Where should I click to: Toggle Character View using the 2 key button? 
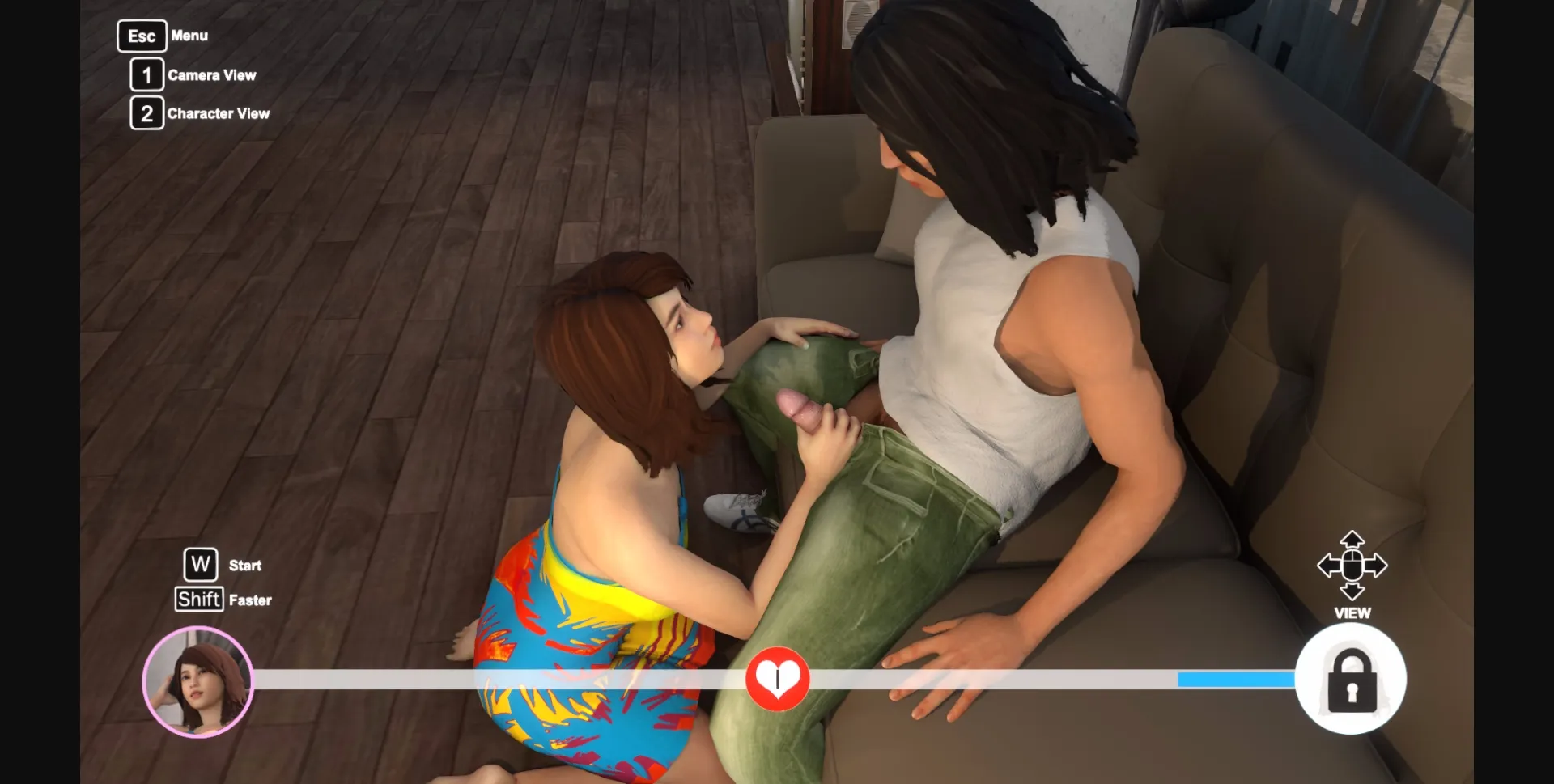[x=146, y=113]
